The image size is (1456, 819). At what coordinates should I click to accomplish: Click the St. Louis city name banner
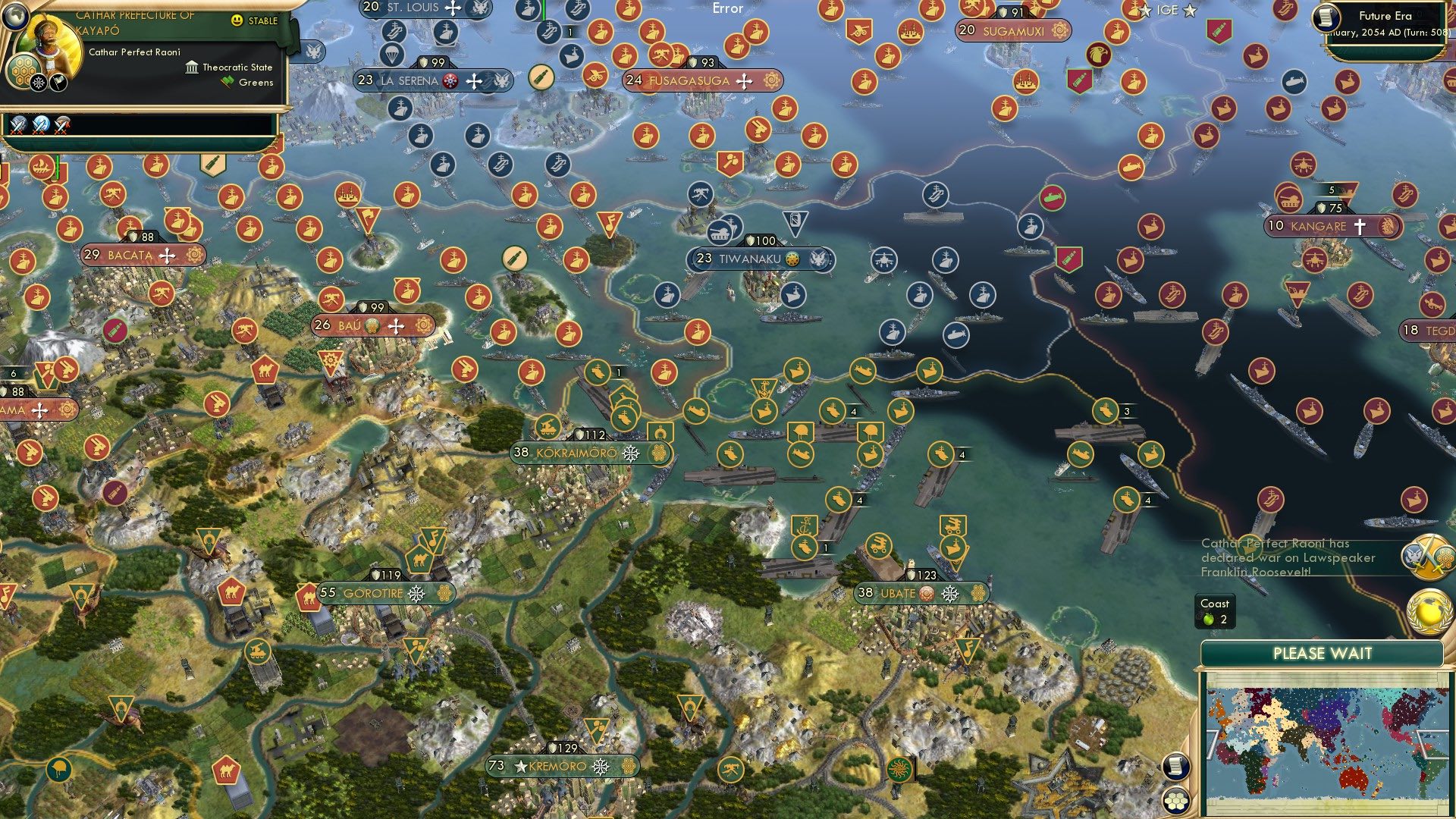coord(413,7)
